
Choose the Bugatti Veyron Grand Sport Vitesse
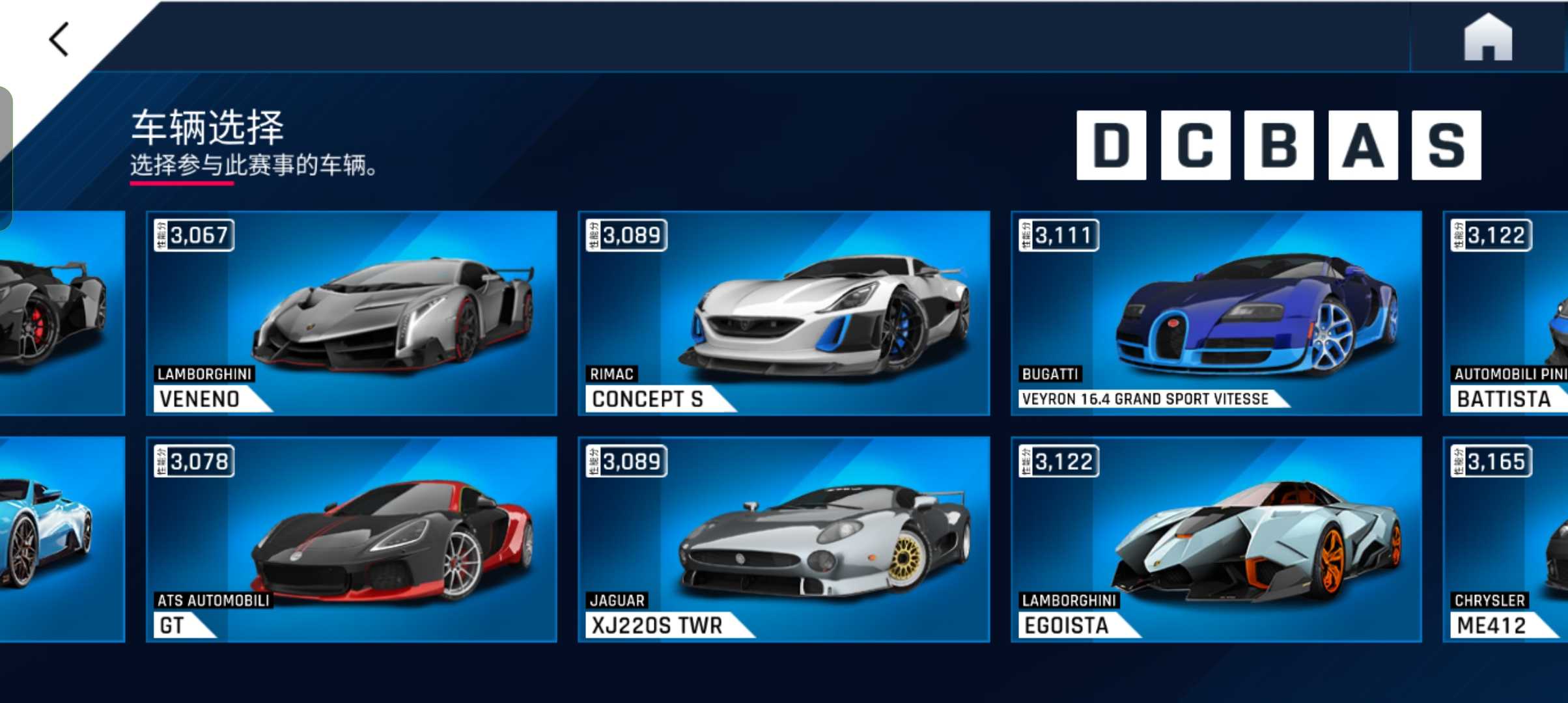1216,313
